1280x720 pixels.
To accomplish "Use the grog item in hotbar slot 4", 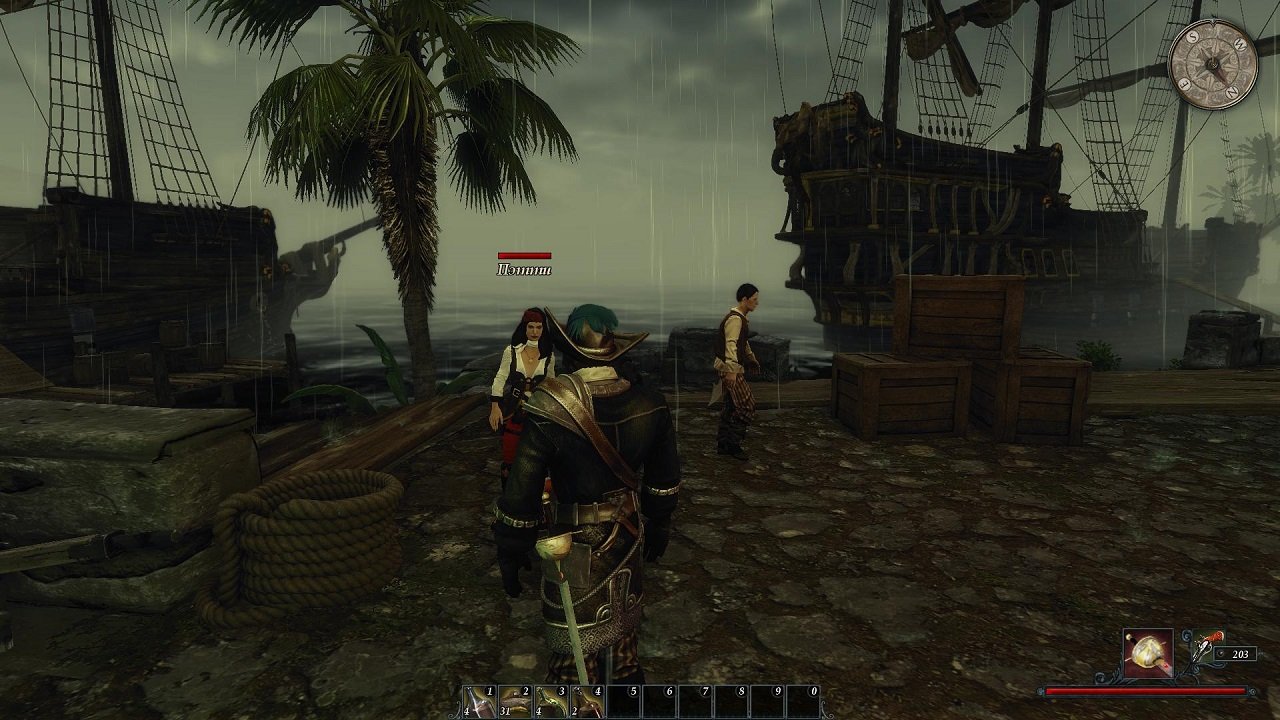I will pos(586,702).
